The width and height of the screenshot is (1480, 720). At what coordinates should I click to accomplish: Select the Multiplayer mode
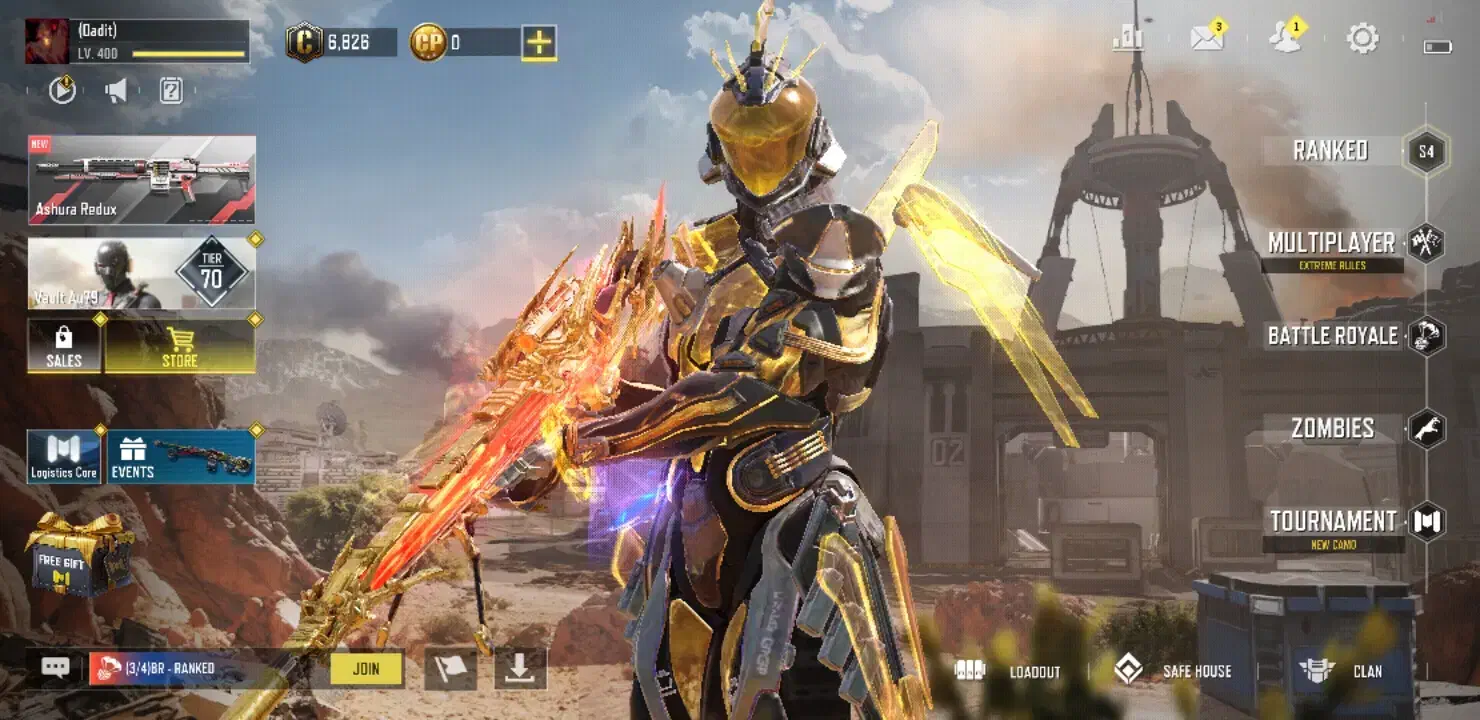tap(1332, 243)
